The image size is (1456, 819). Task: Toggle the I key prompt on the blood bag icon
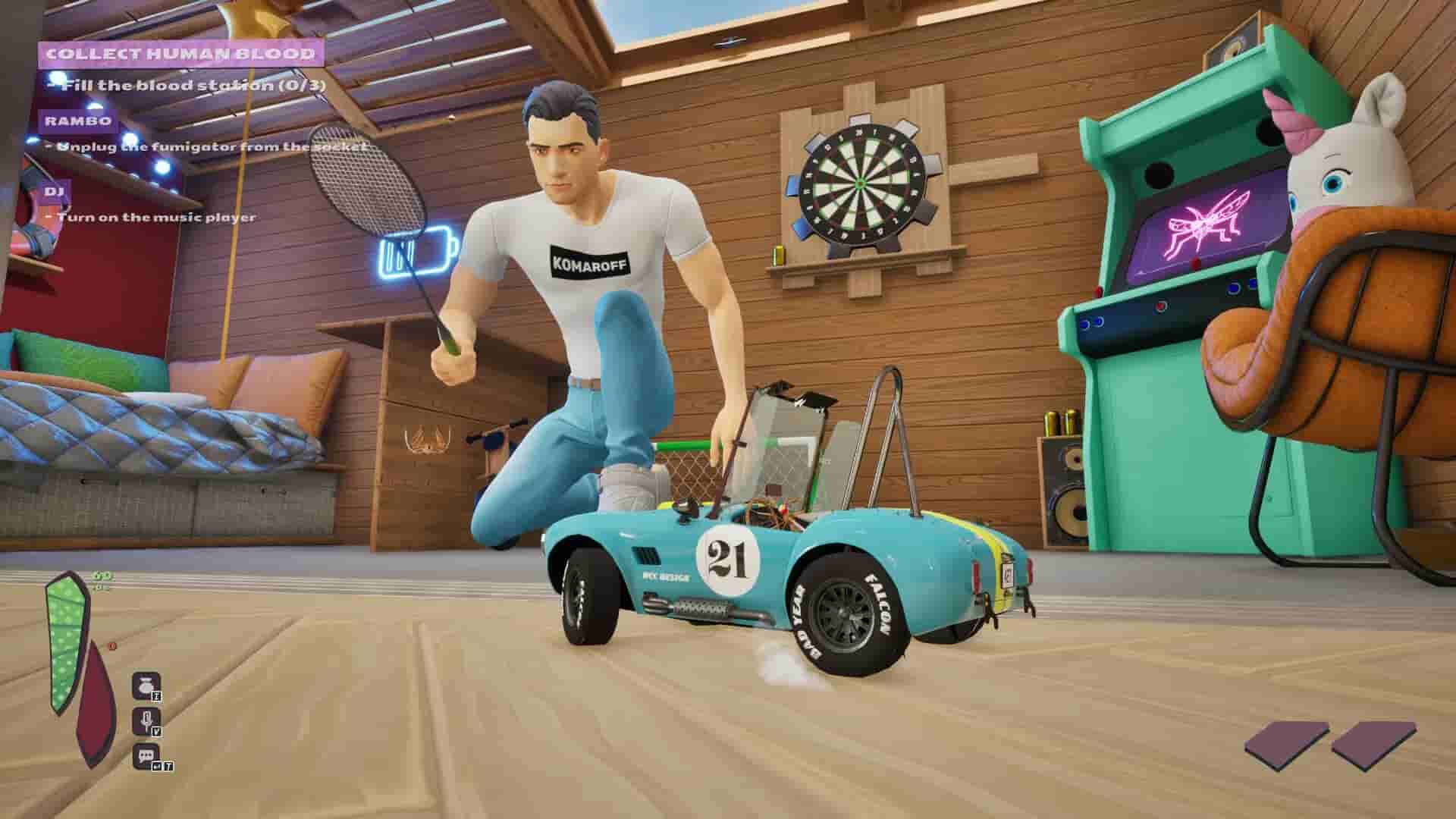click(x=157, y=696)
